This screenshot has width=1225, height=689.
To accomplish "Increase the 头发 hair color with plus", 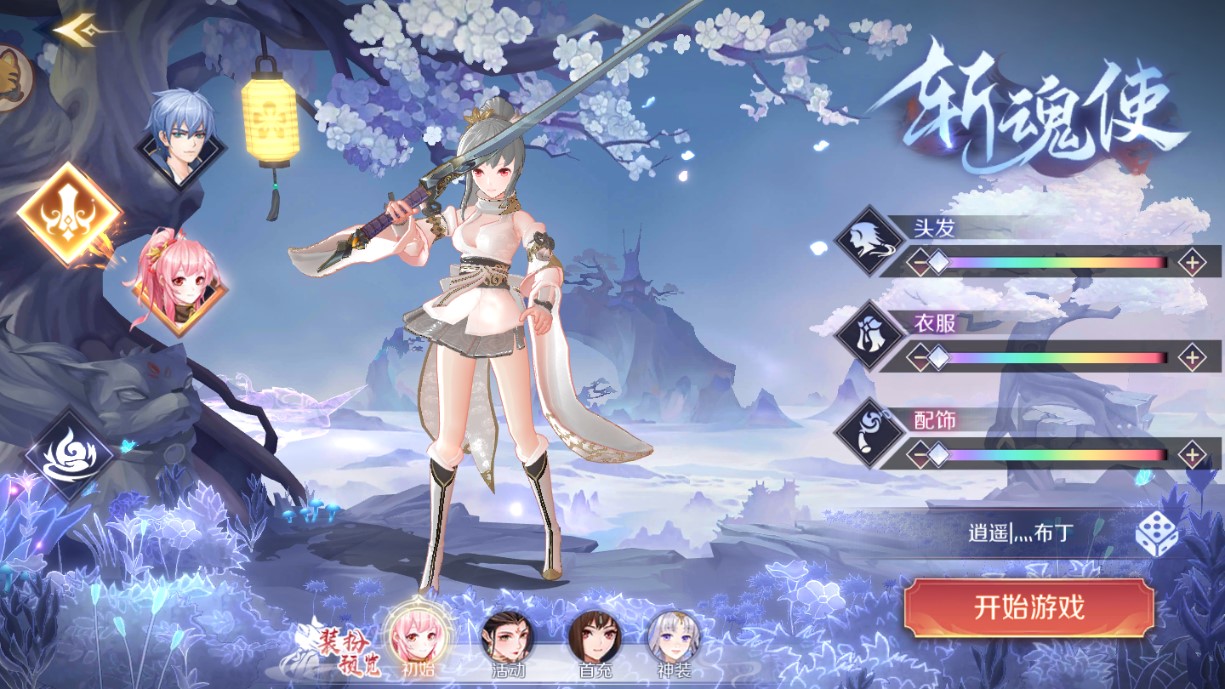I will click(x=1191, y=263).
